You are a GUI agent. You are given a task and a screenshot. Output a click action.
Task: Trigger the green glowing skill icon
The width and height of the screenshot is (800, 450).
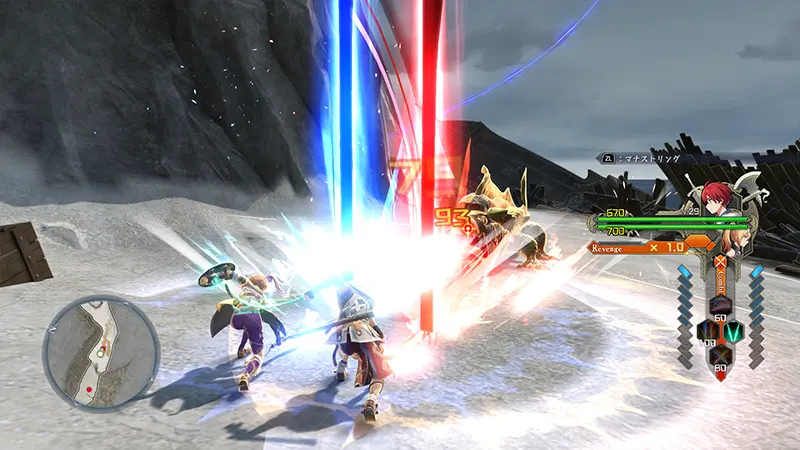coord(732,330)
